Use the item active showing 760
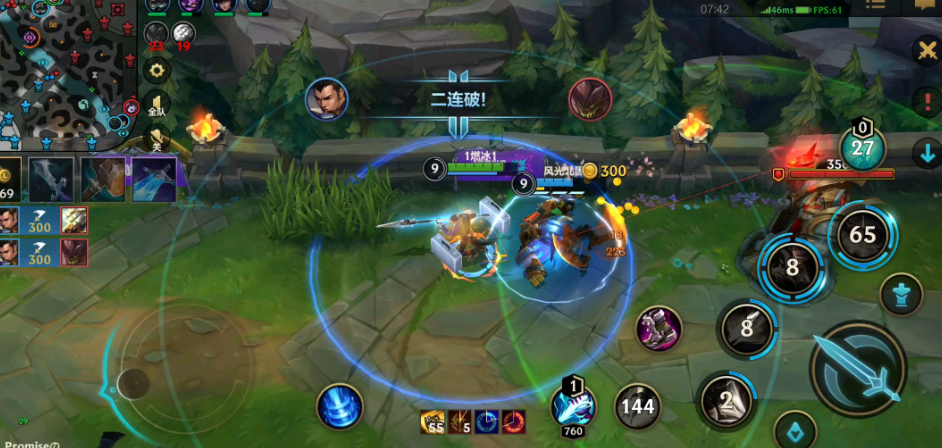 pos(573,405)
